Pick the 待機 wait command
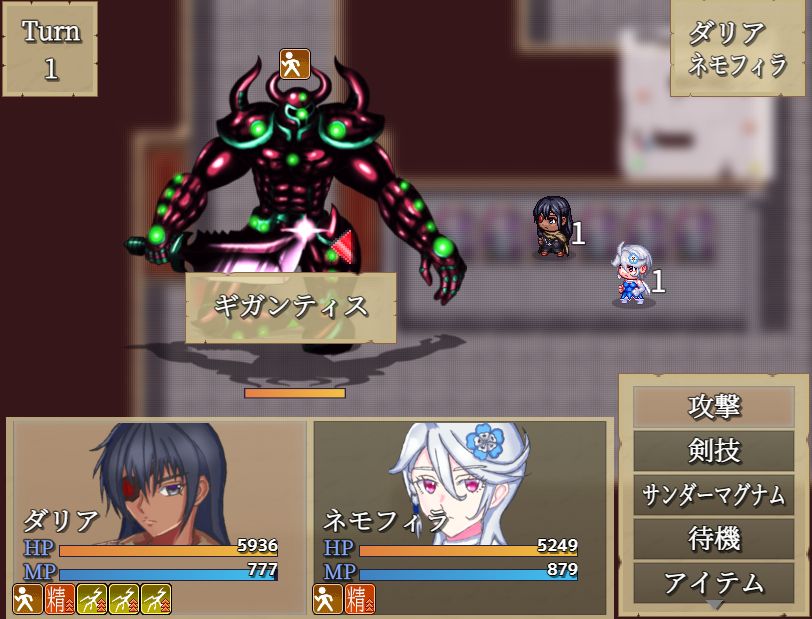This screenshot has height=619, width=812. click(714, 539)
